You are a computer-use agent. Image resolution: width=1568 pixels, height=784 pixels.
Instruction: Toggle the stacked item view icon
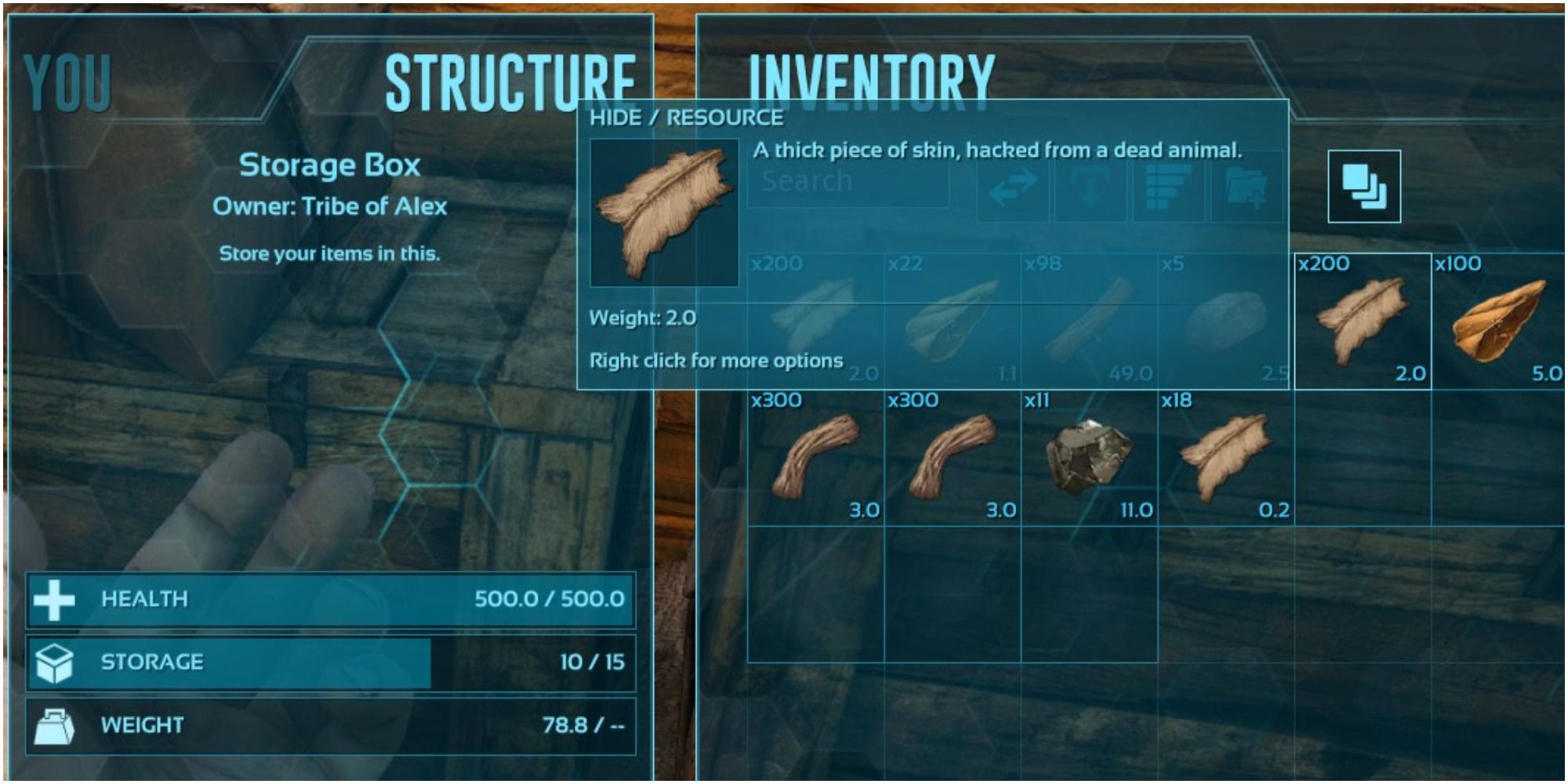pyautogui.click(x=1366, y=188)
